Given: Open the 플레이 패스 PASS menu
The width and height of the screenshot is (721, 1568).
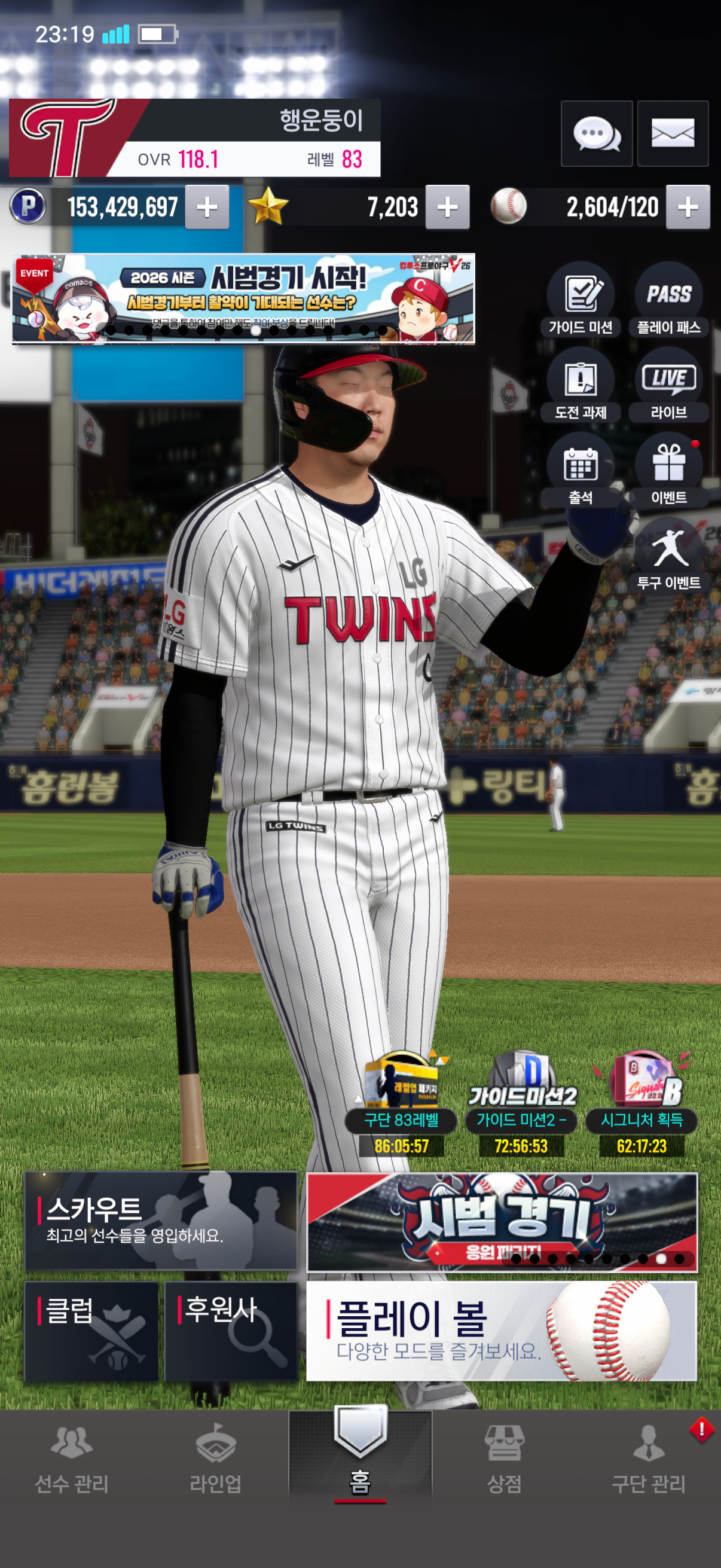Looking at the screenshot, I should (x=668, y=300).
